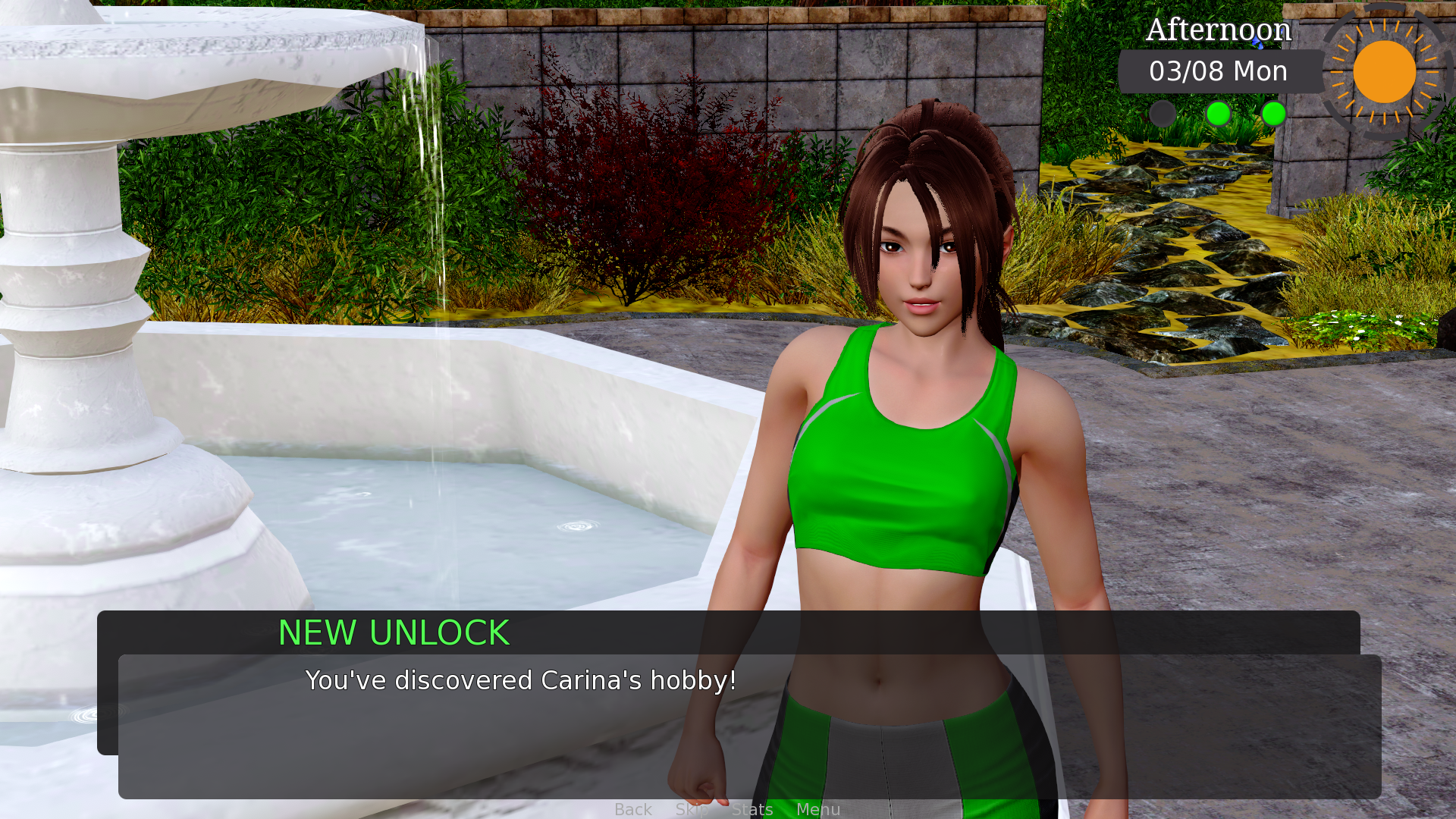Click Back to rewind dialogue
Screen dimensions: 1456x819
click(633, 809)
